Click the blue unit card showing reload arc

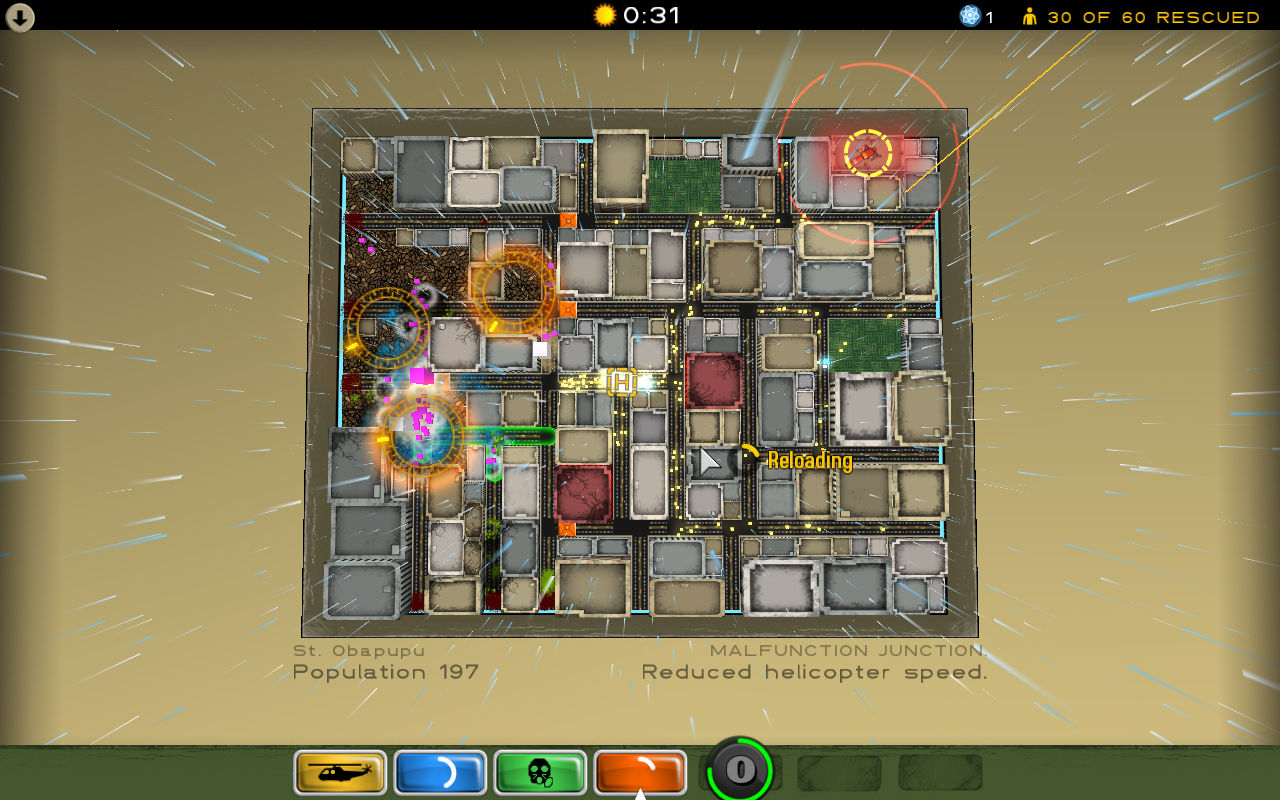[440, 772]
